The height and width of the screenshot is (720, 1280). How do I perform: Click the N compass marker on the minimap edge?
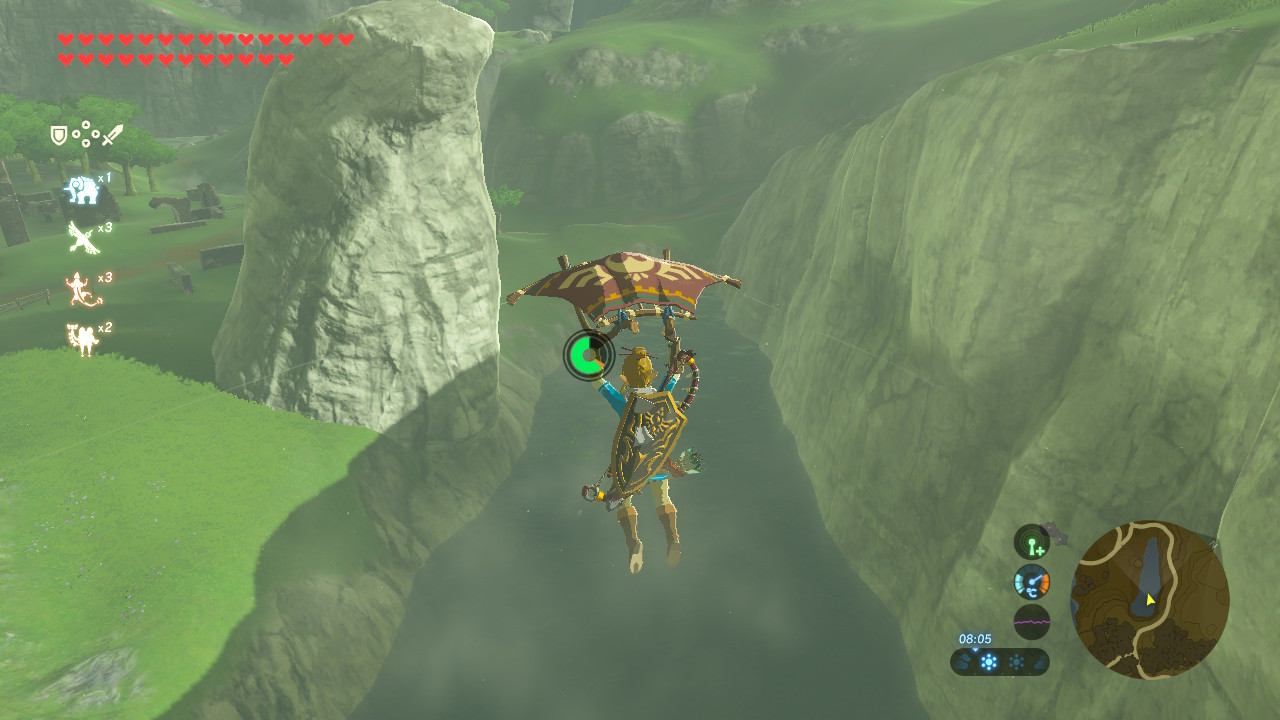point(1213,544)
